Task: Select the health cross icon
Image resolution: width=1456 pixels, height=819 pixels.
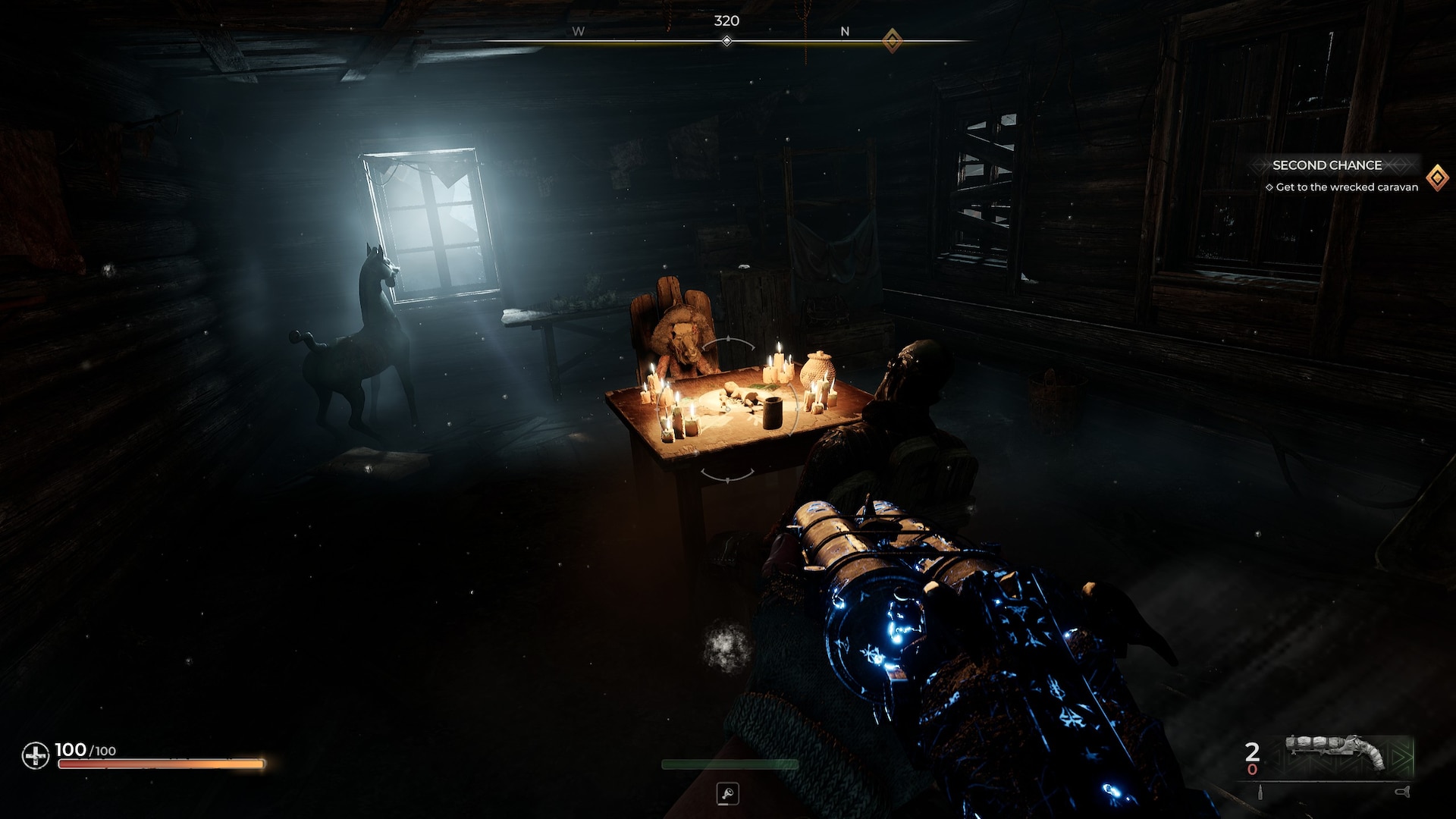Action: (35, 755)
